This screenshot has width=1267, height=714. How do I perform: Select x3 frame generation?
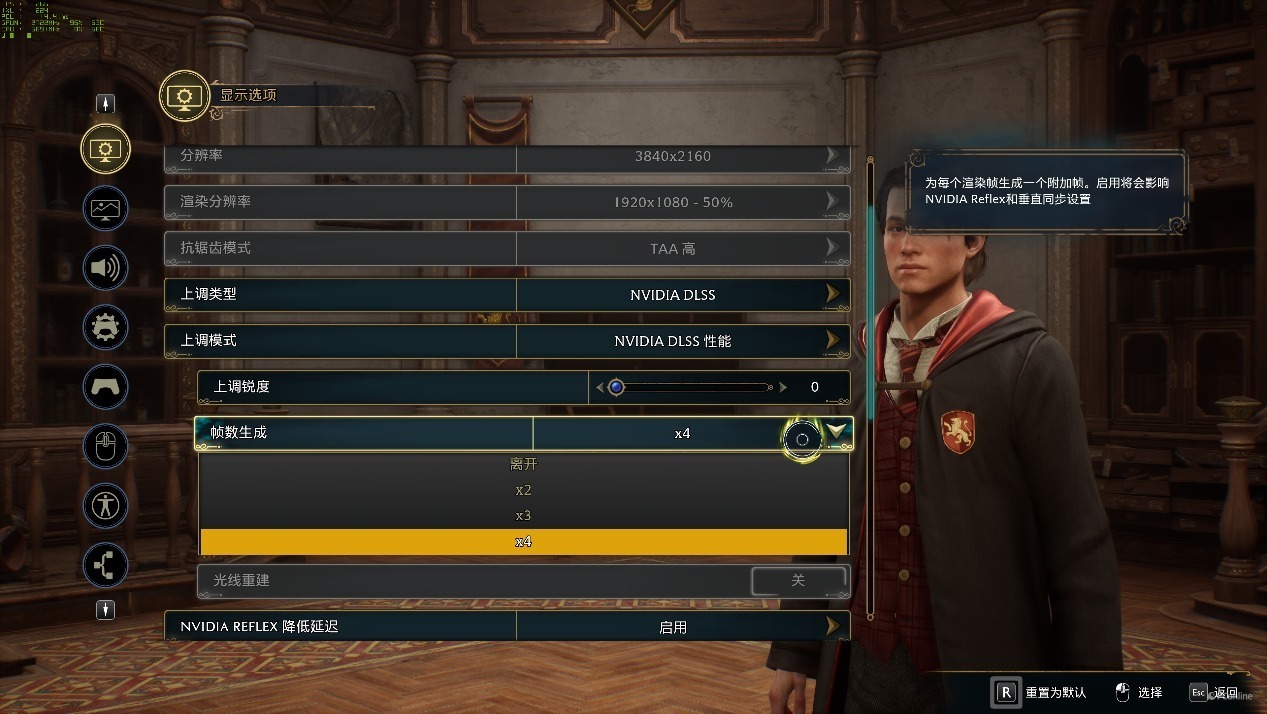[x=524, y=516]
